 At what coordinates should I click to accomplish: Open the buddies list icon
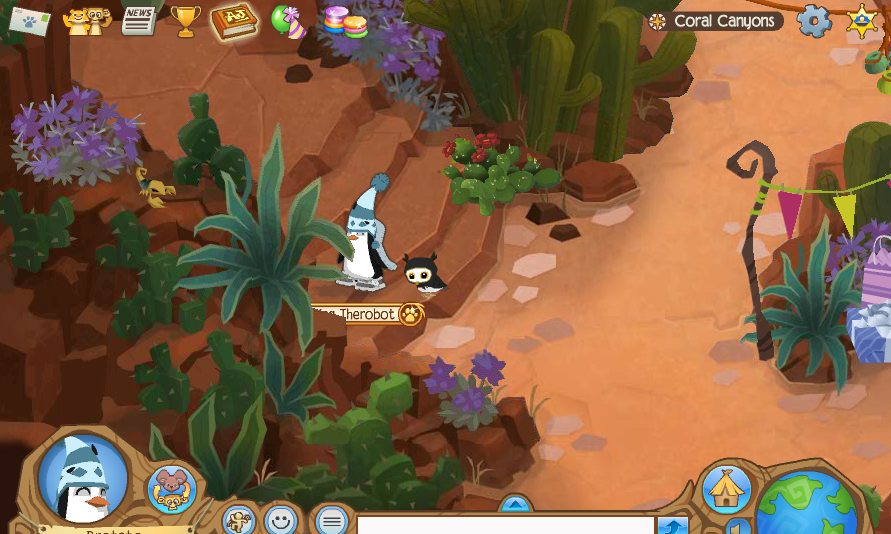coord(86,20)
